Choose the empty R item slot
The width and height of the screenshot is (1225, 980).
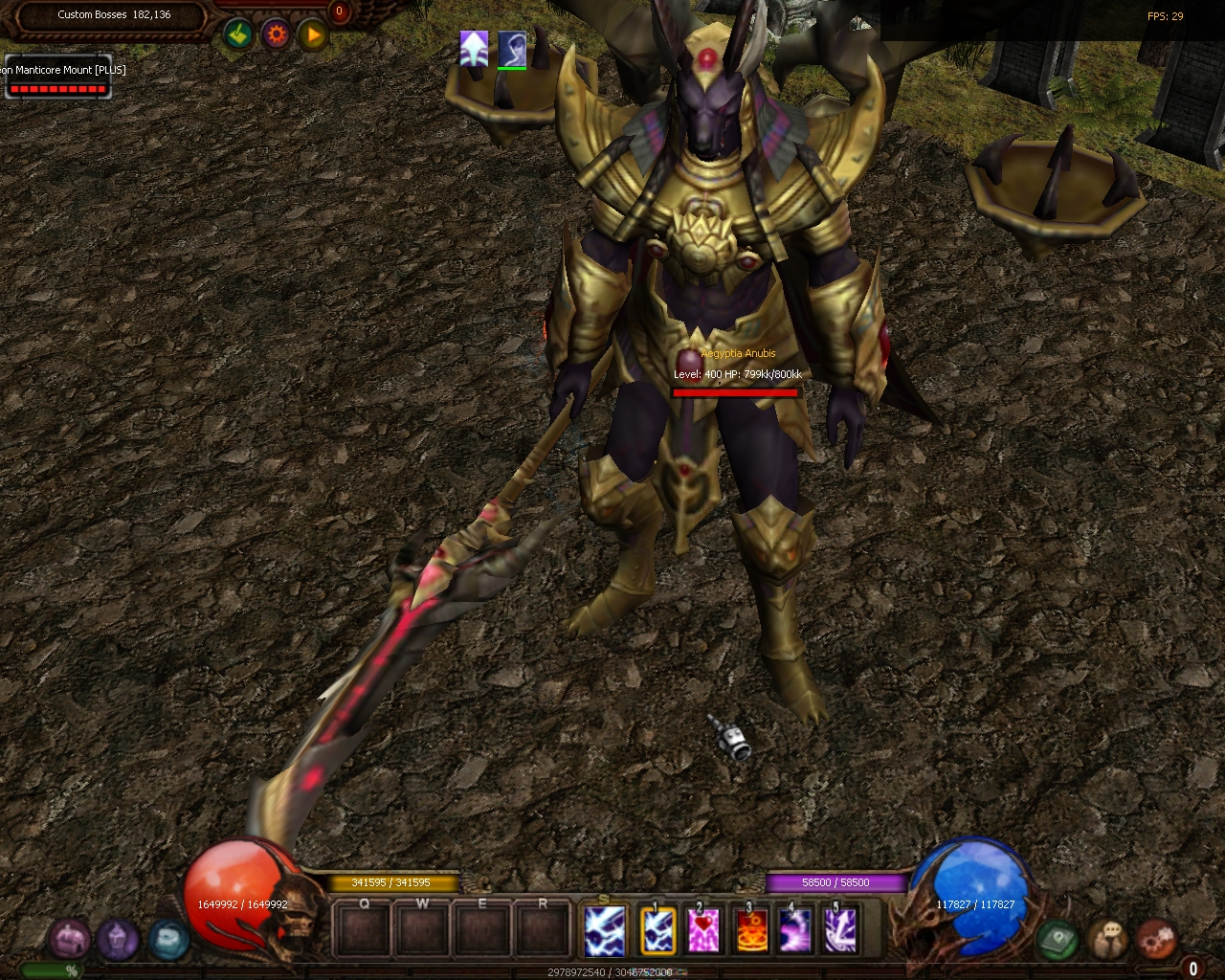click(543, 929)
